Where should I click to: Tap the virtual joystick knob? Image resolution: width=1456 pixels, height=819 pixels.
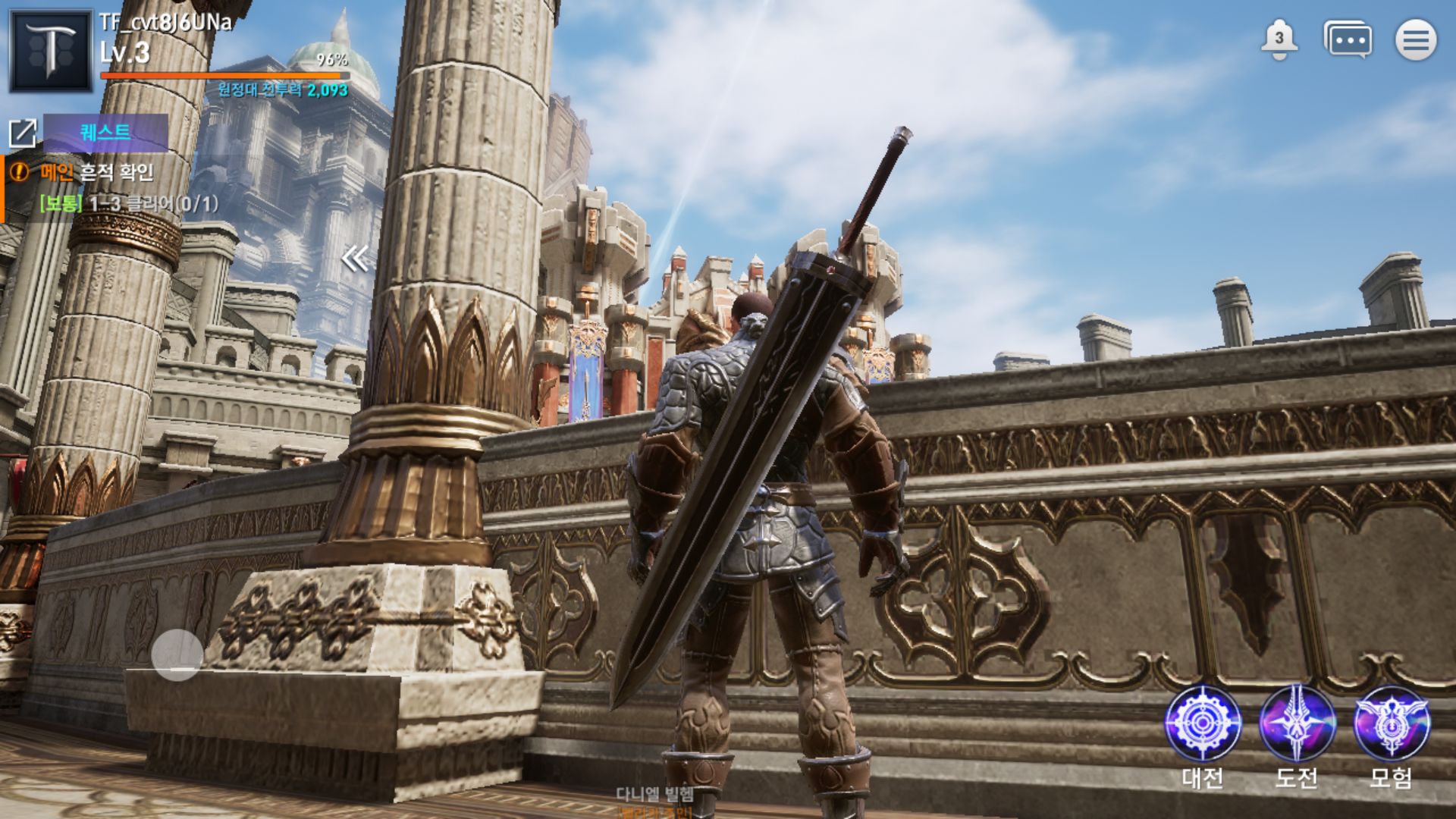(x=177, y=655)
